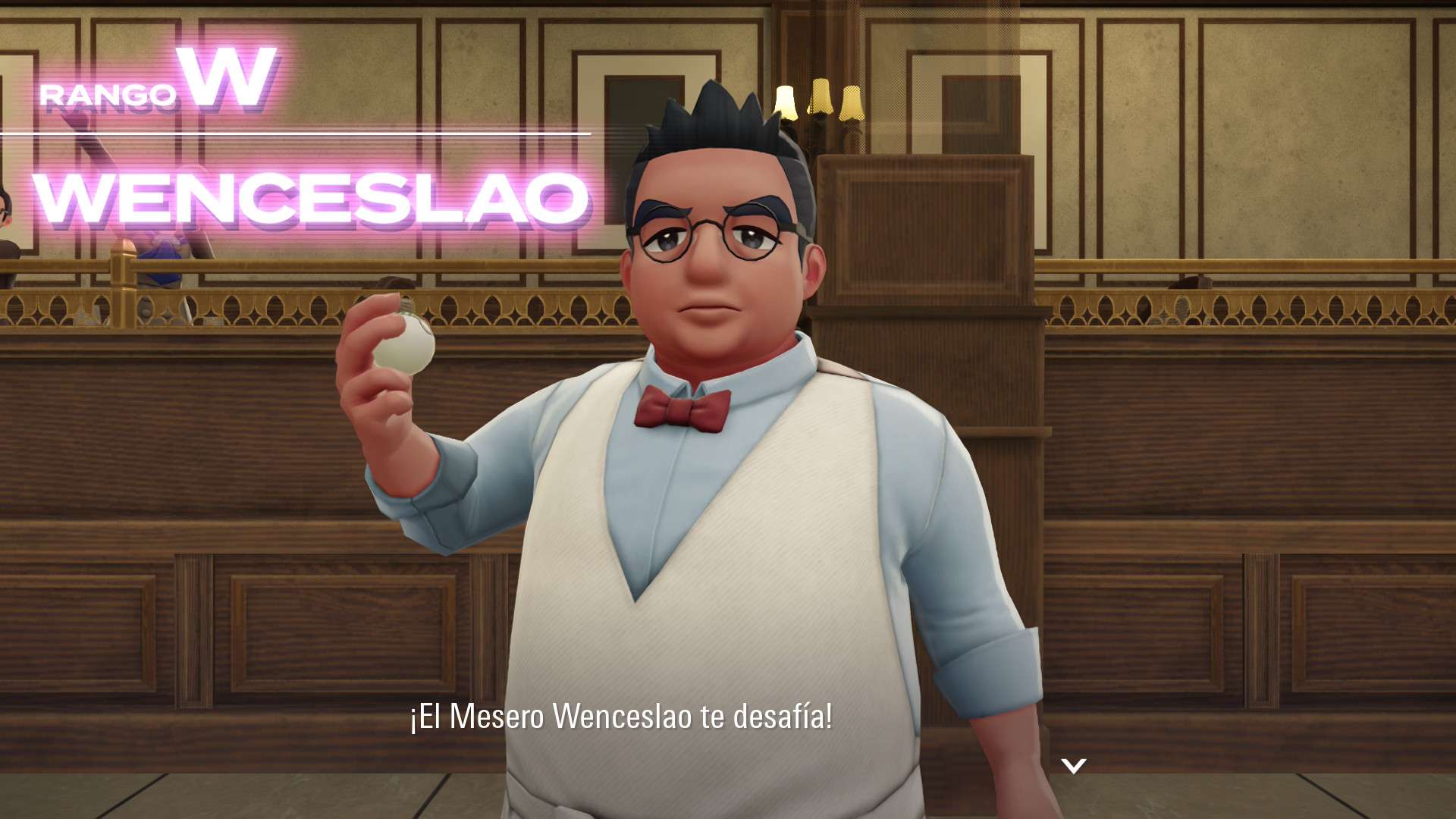Advance dialogue with the down arrow
Viewport: 1456px width, 819px height.
click(x=1073, y=766)
